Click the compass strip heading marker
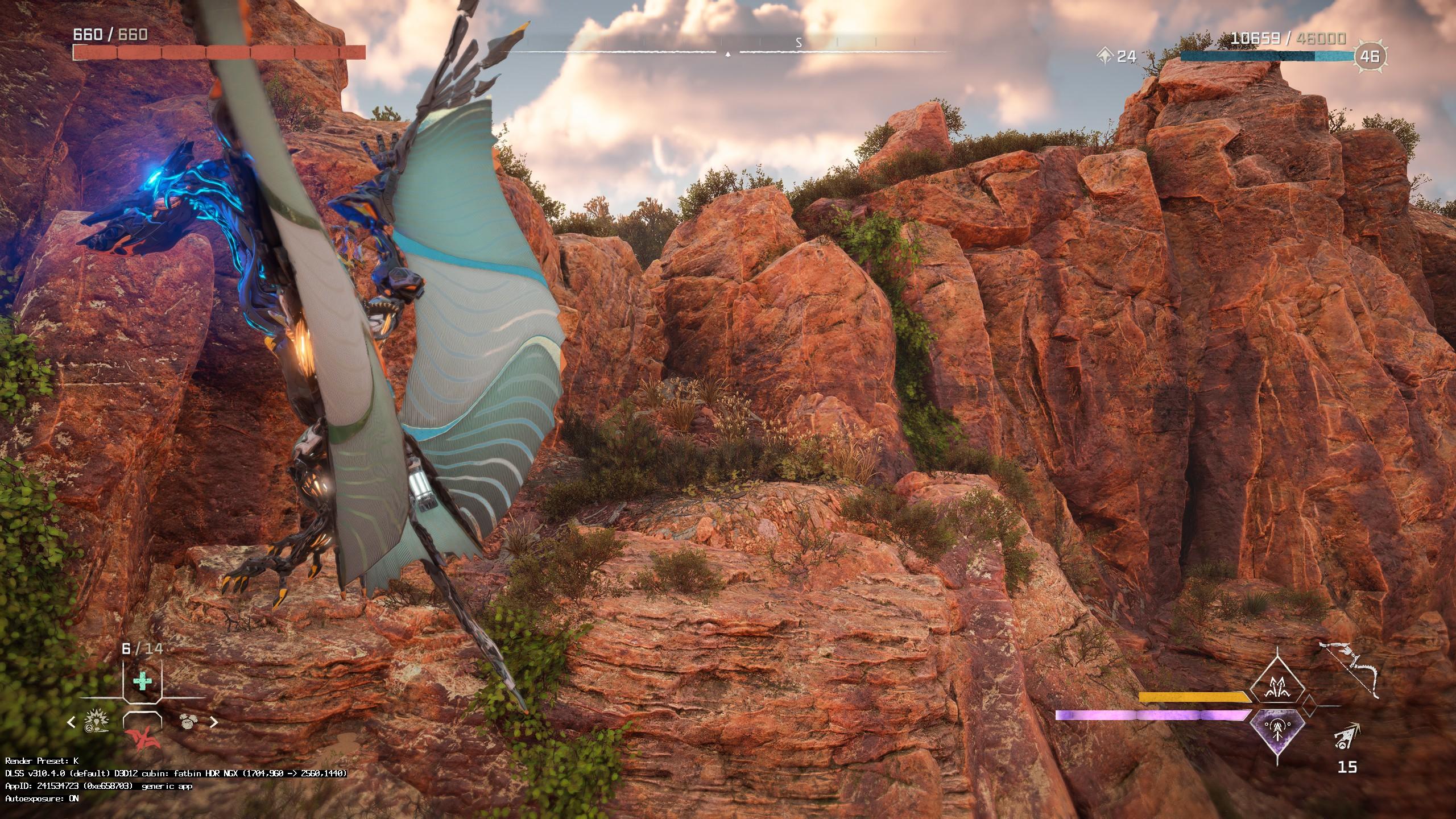This screenshot has height=819, width=1456. tap(728, 53)
